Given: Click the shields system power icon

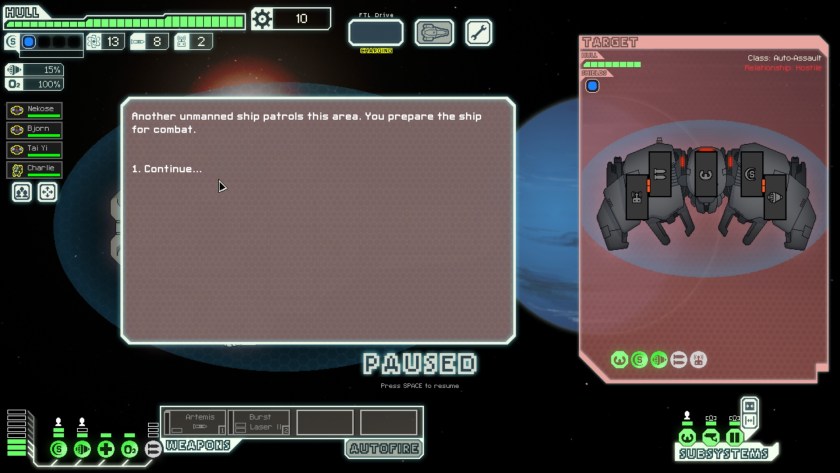Looking at the screenshot, I should 59,449.
